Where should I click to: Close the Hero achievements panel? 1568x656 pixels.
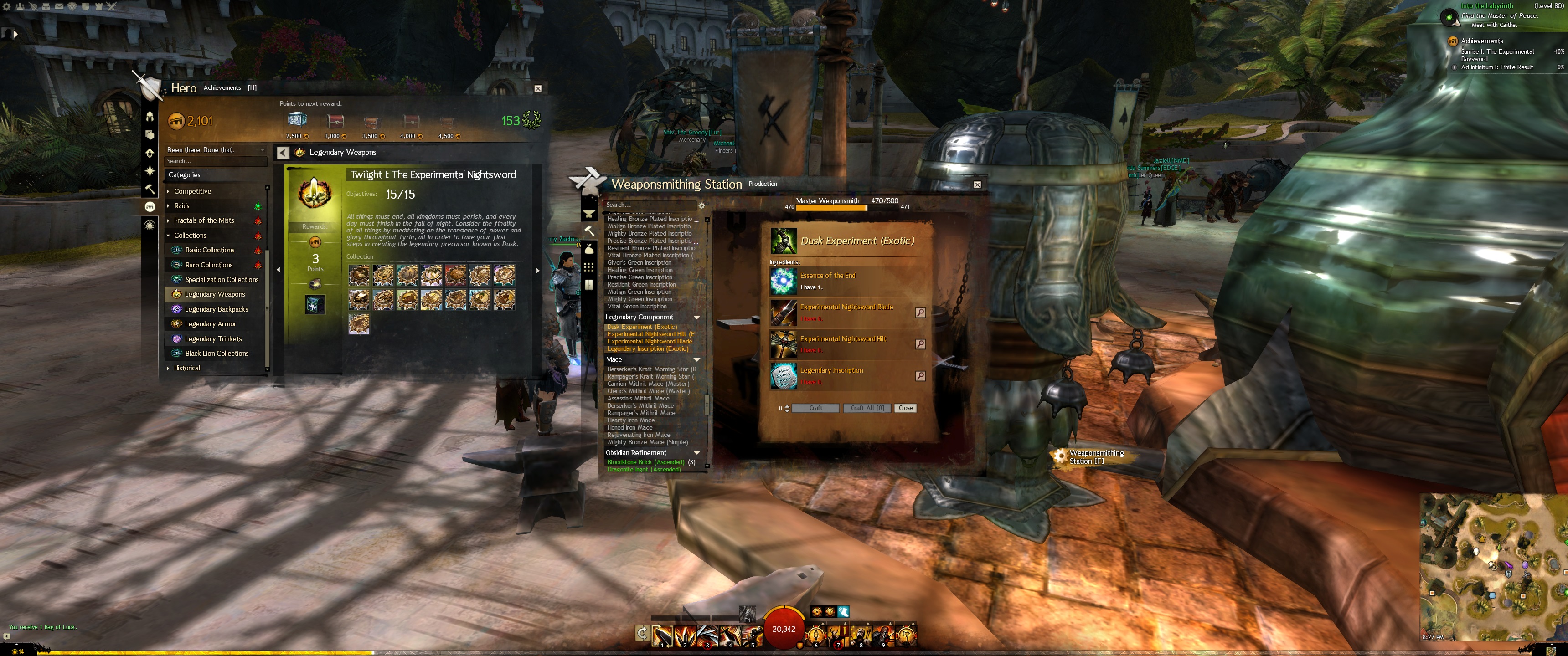click(x=537, y=88)
